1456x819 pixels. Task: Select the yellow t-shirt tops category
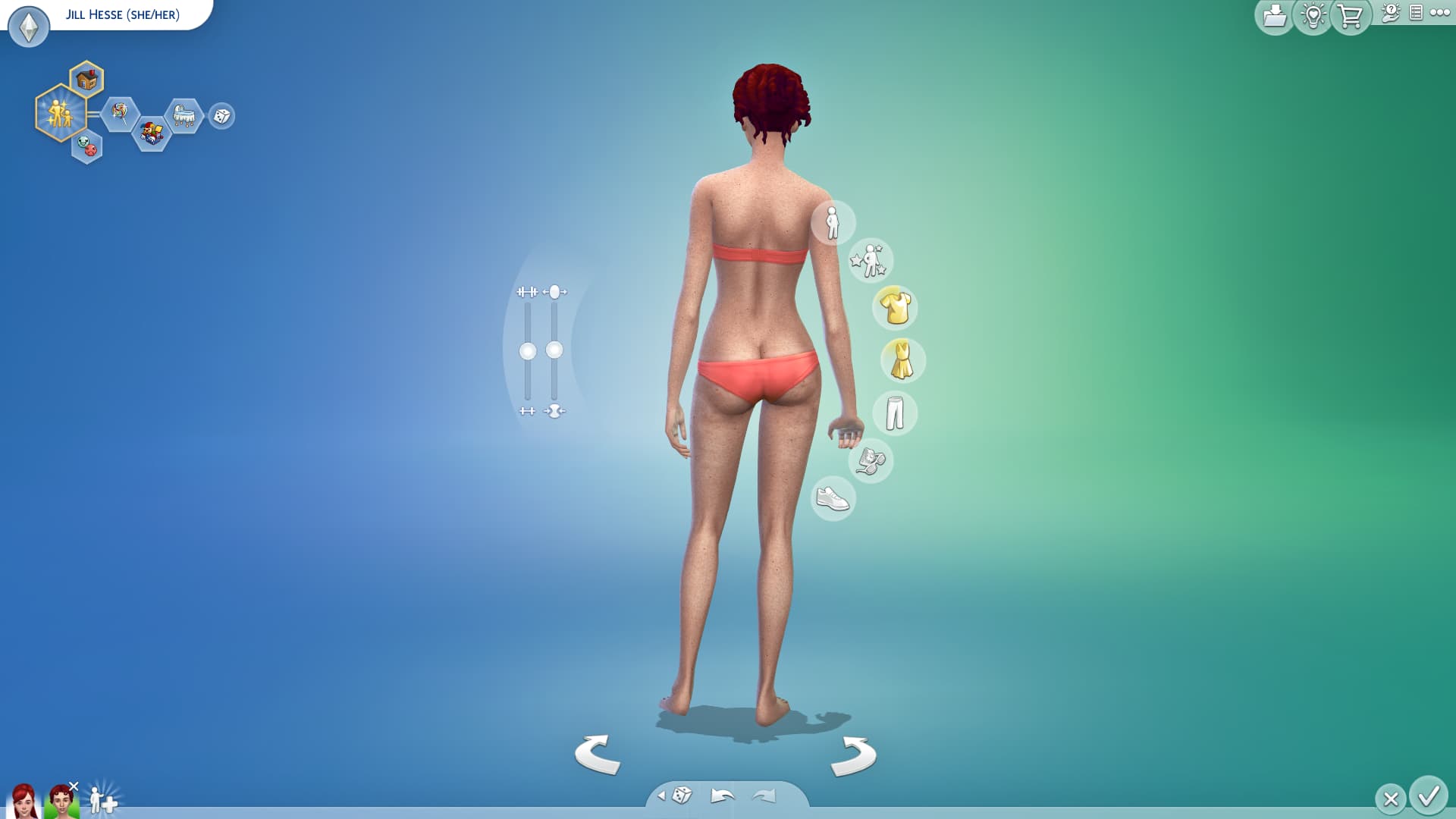coord(895,307)
